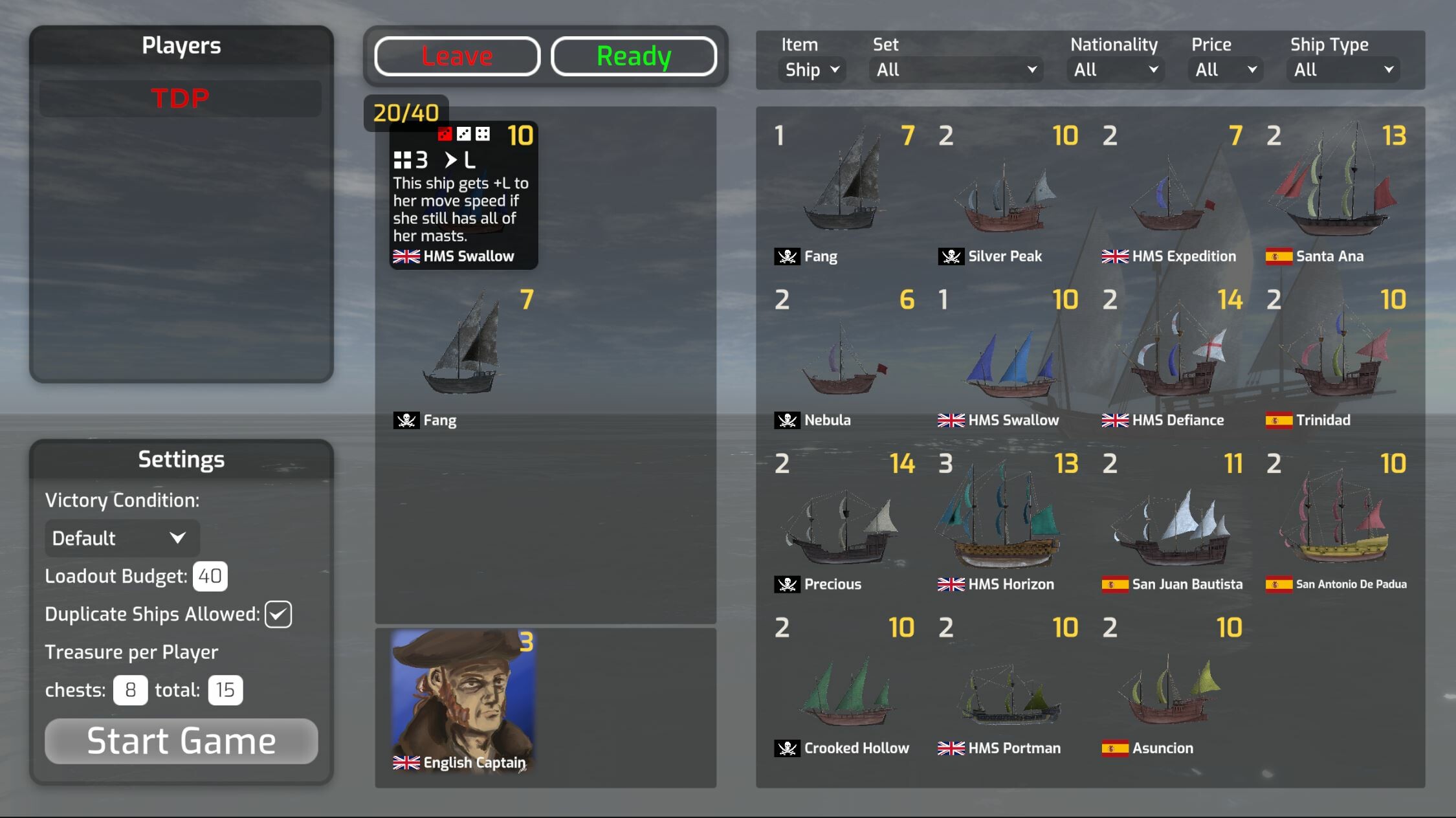1456x818 pixels.
Task: Expand the Ship Type dropdown
Action: point(1342,69)
